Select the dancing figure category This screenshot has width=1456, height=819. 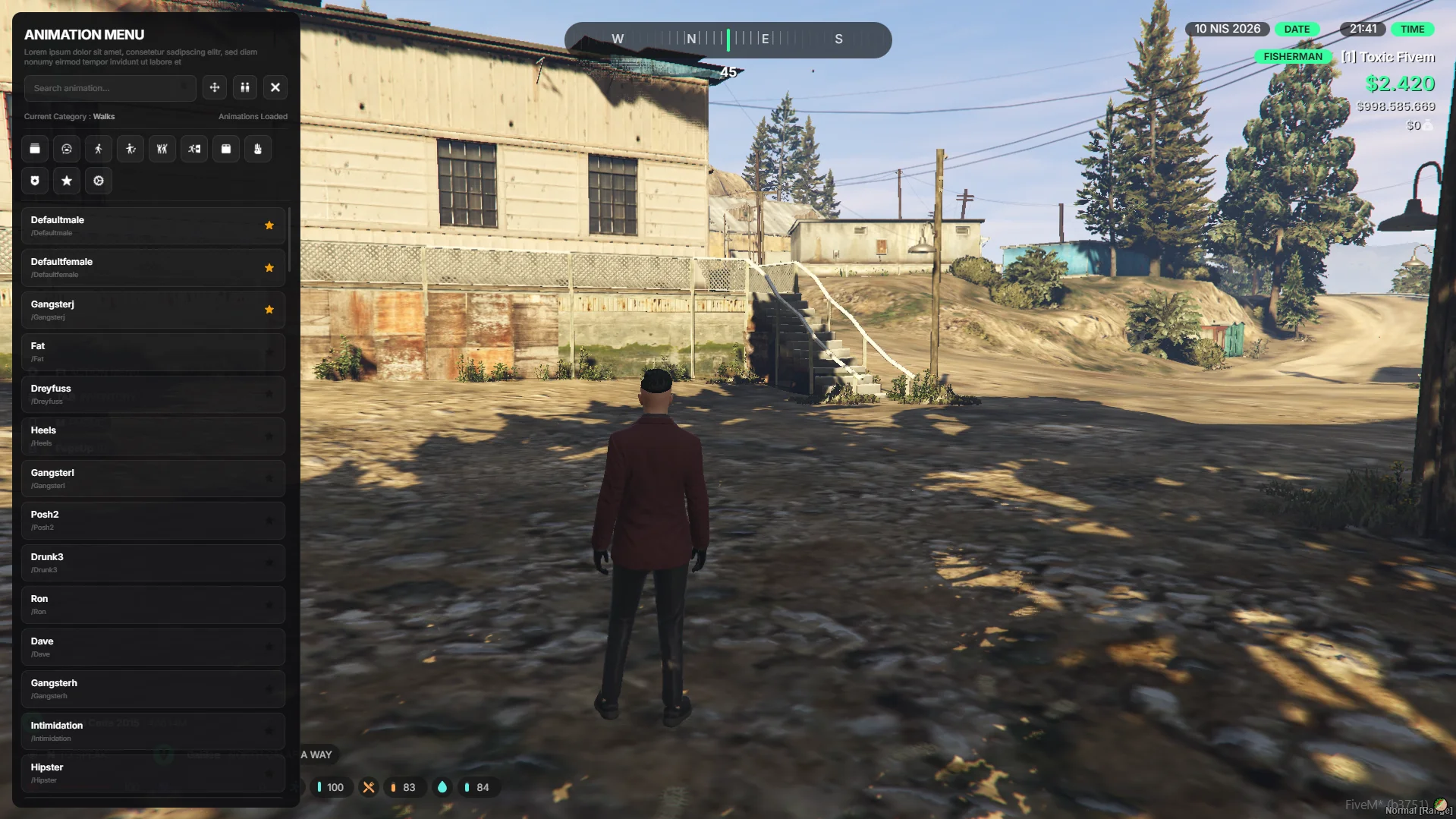point(131,150)
